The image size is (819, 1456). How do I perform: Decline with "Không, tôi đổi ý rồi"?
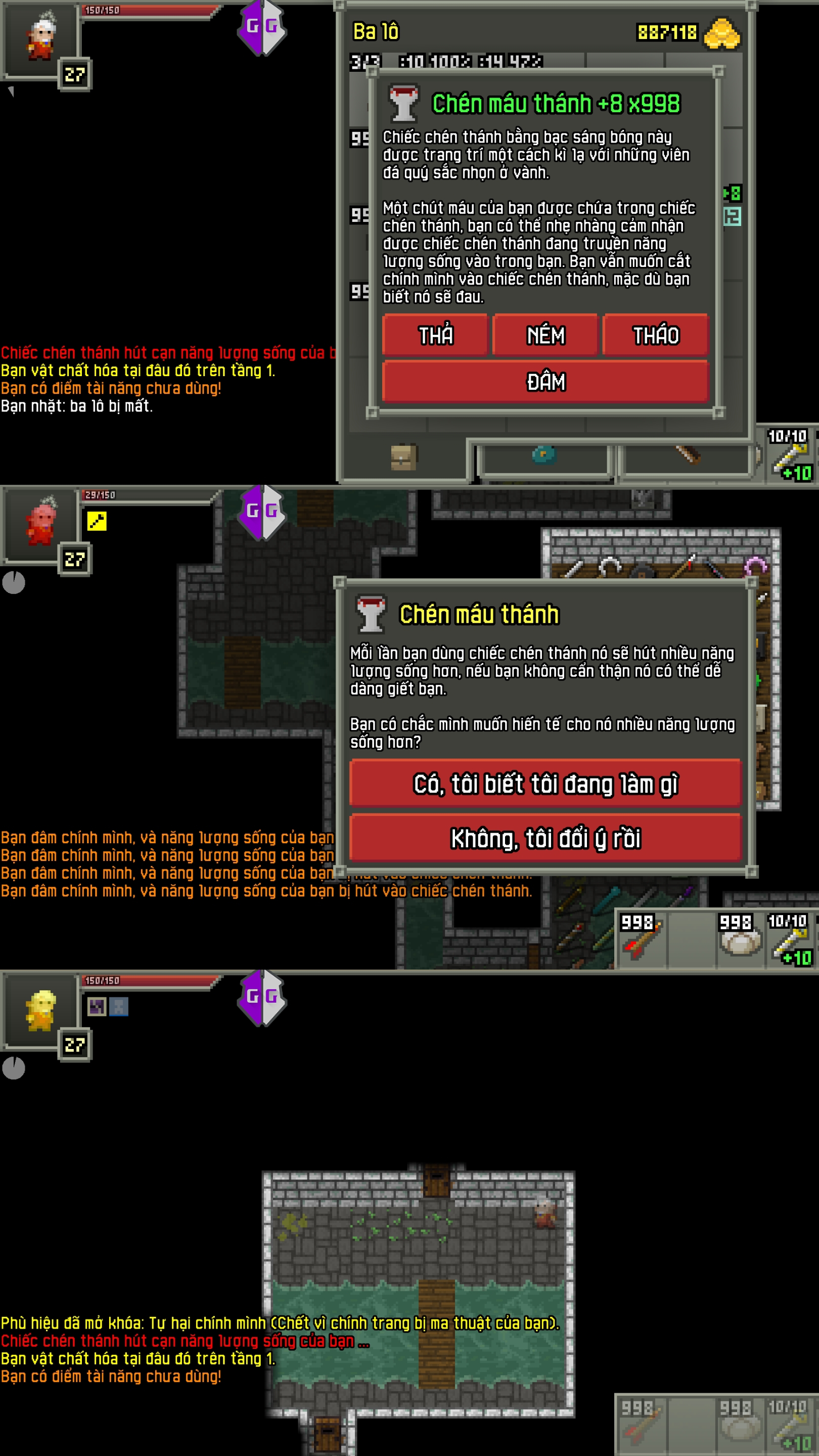[545, 838]
